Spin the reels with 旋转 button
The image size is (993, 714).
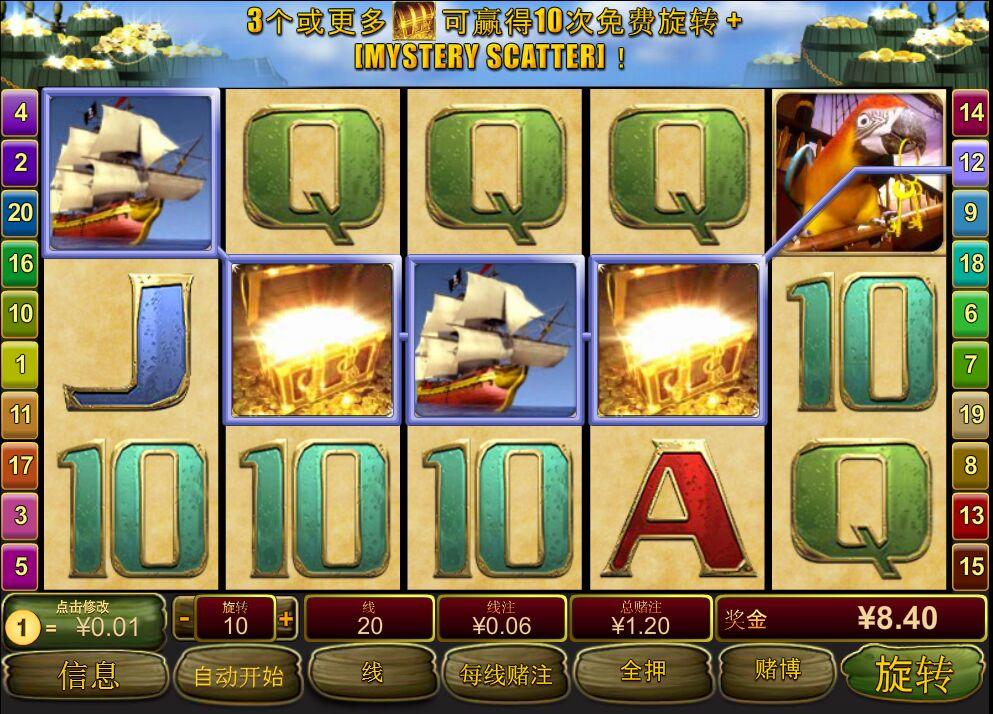point(912,674)
